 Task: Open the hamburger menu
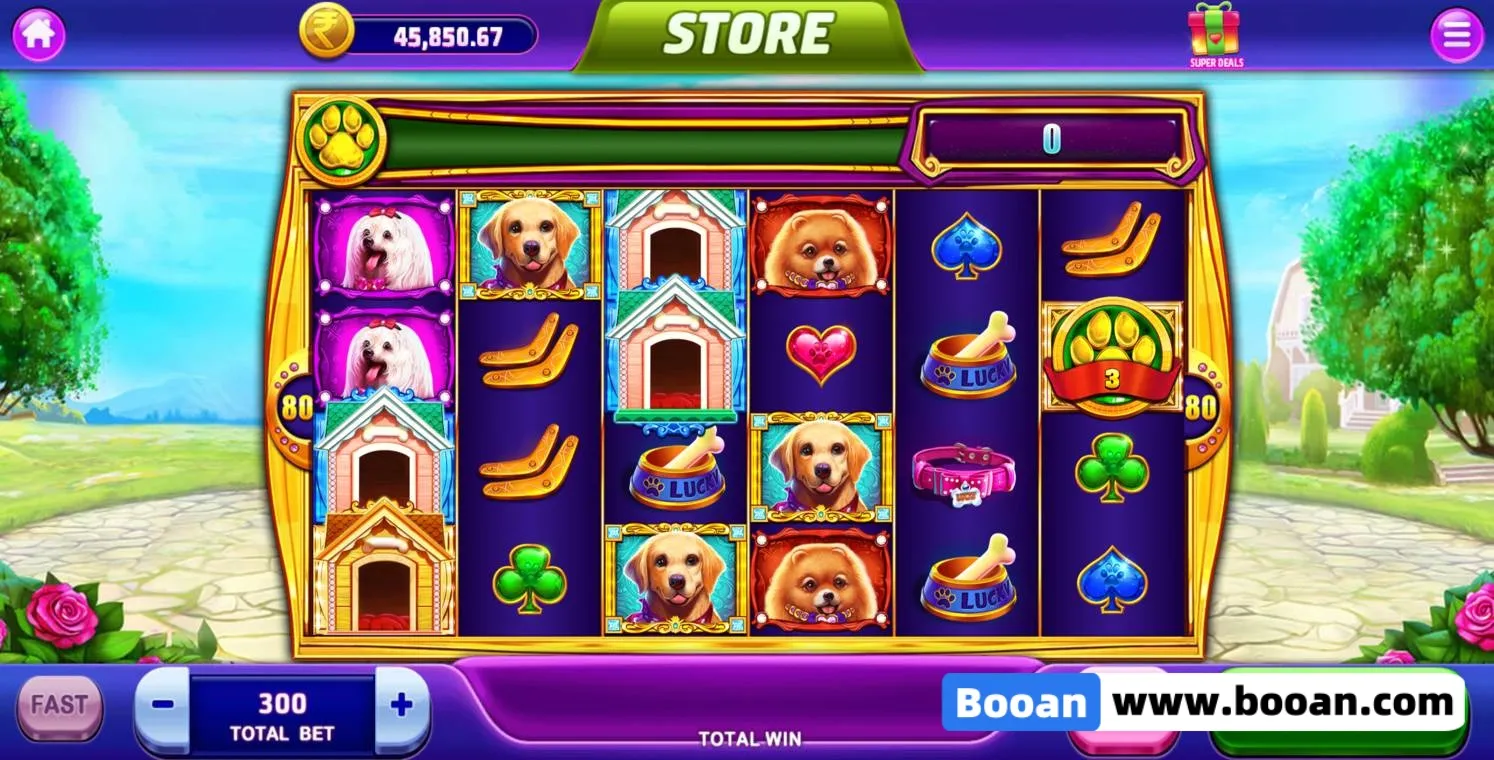pyautogui.click(x=1456, y=35)
